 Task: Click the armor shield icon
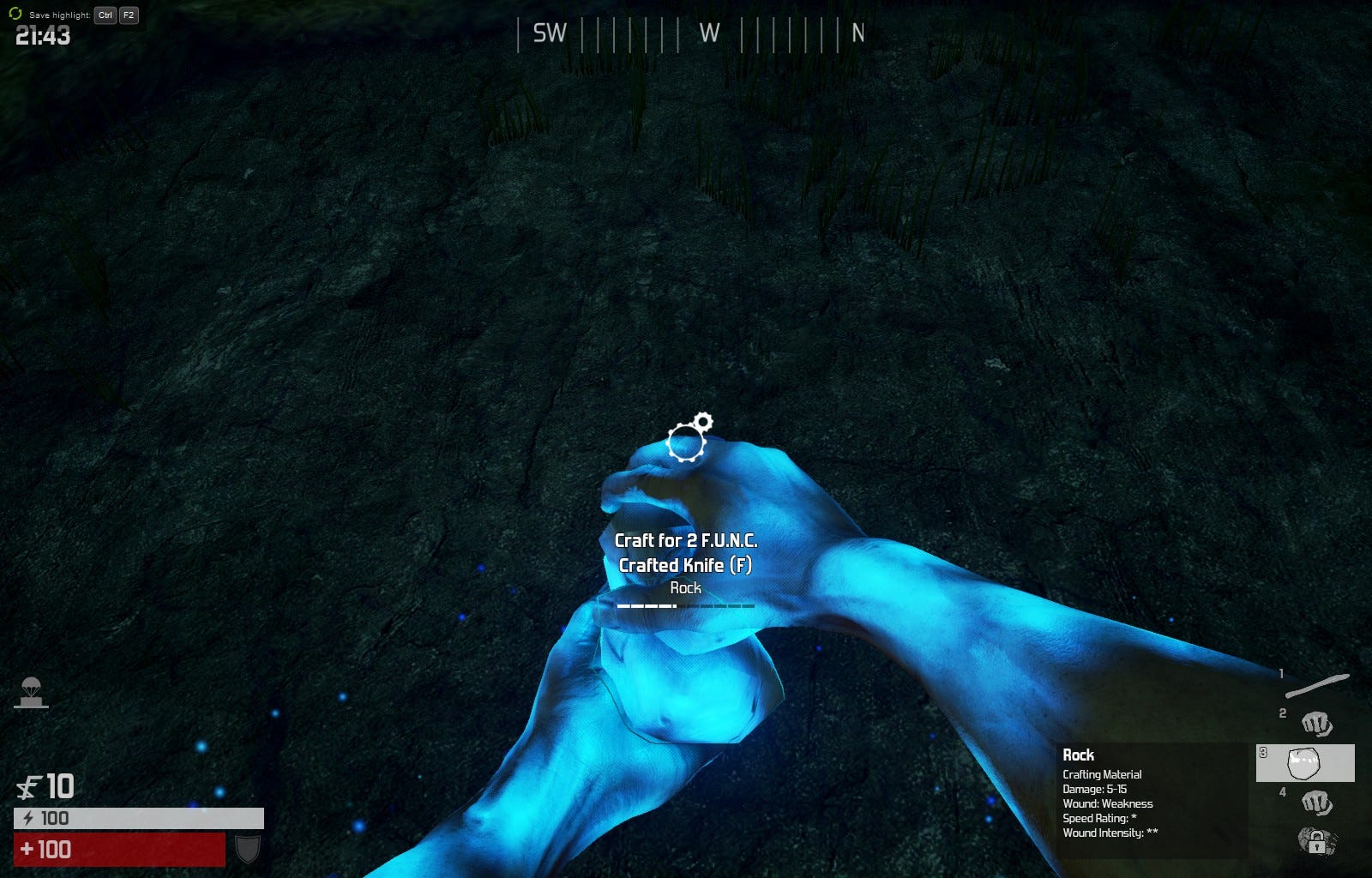[x=248, y=849]
